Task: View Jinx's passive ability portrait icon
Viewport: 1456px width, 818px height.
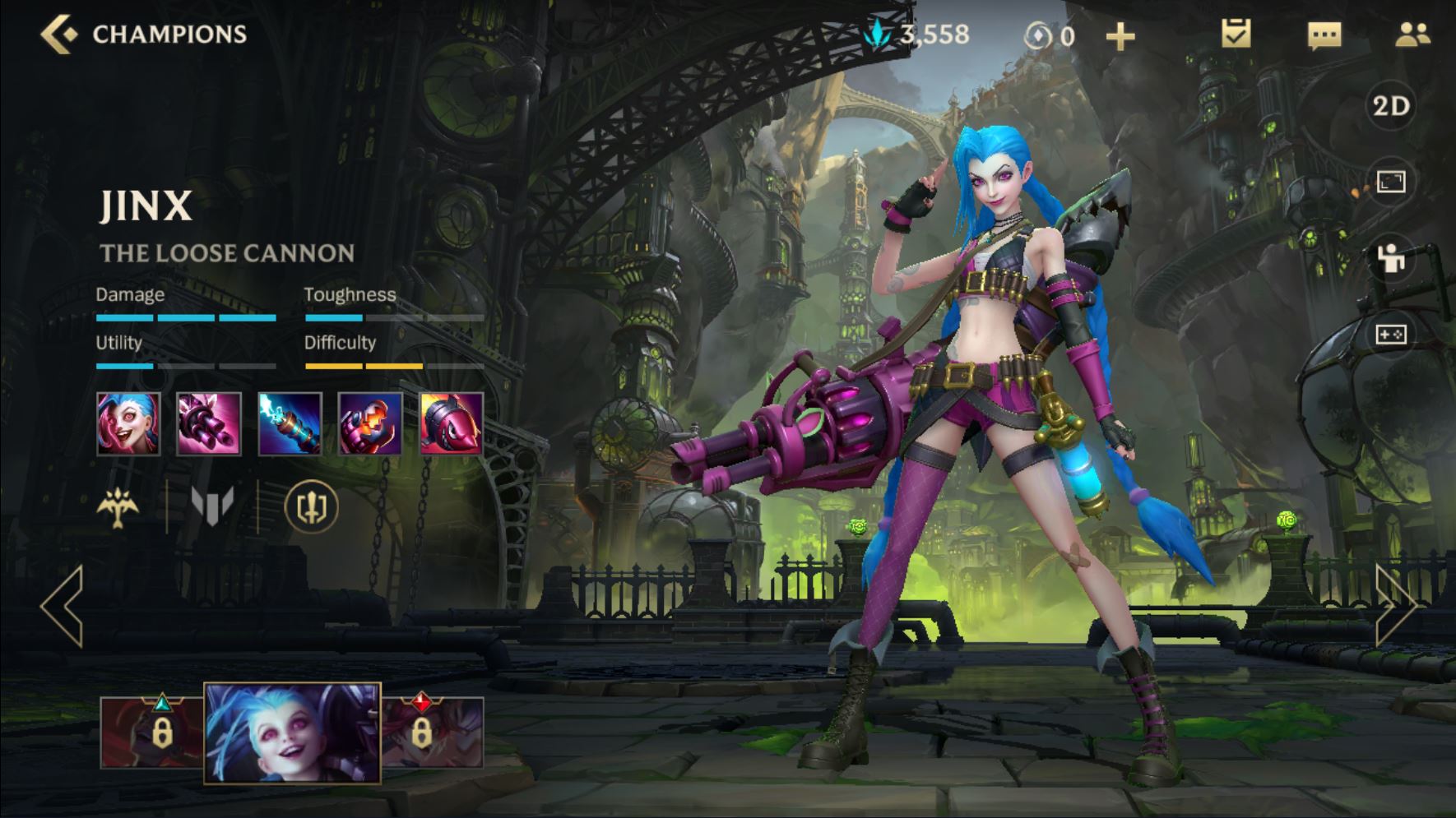Action: [128, 423]
